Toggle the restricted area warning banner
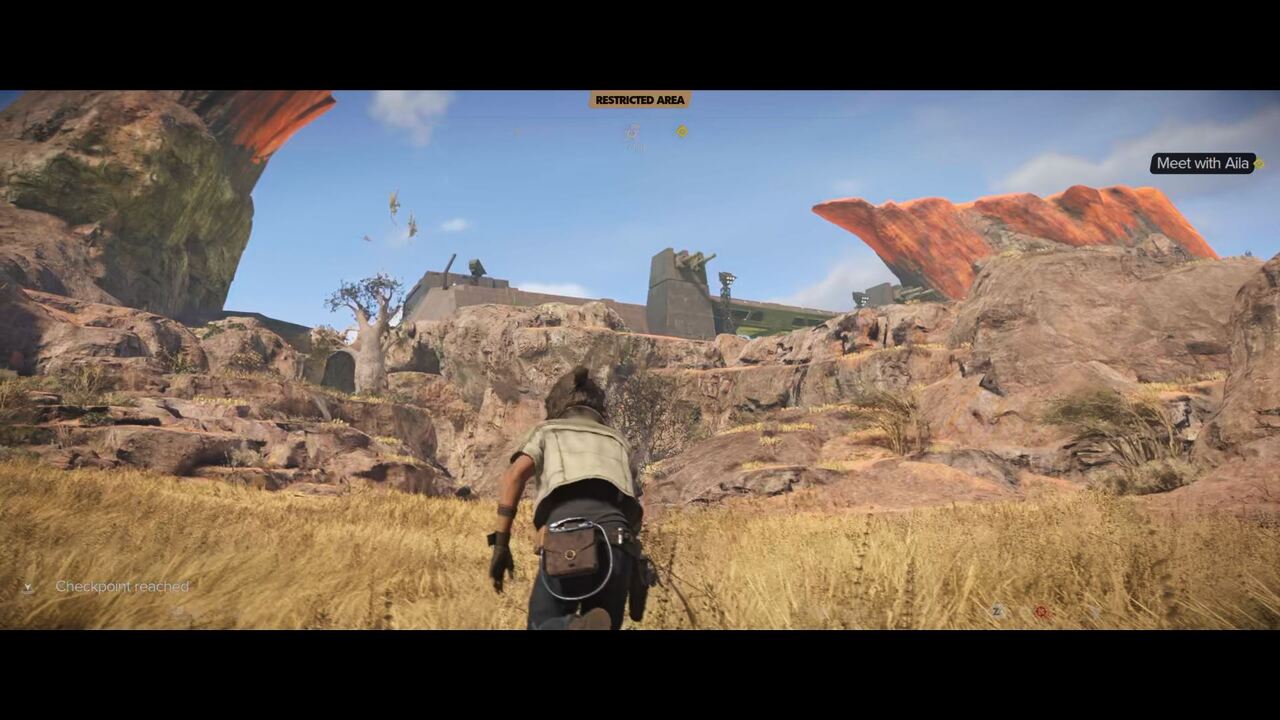Image resolution: width=1280 pixels, height=720 pixels. (x=638, y=100)
